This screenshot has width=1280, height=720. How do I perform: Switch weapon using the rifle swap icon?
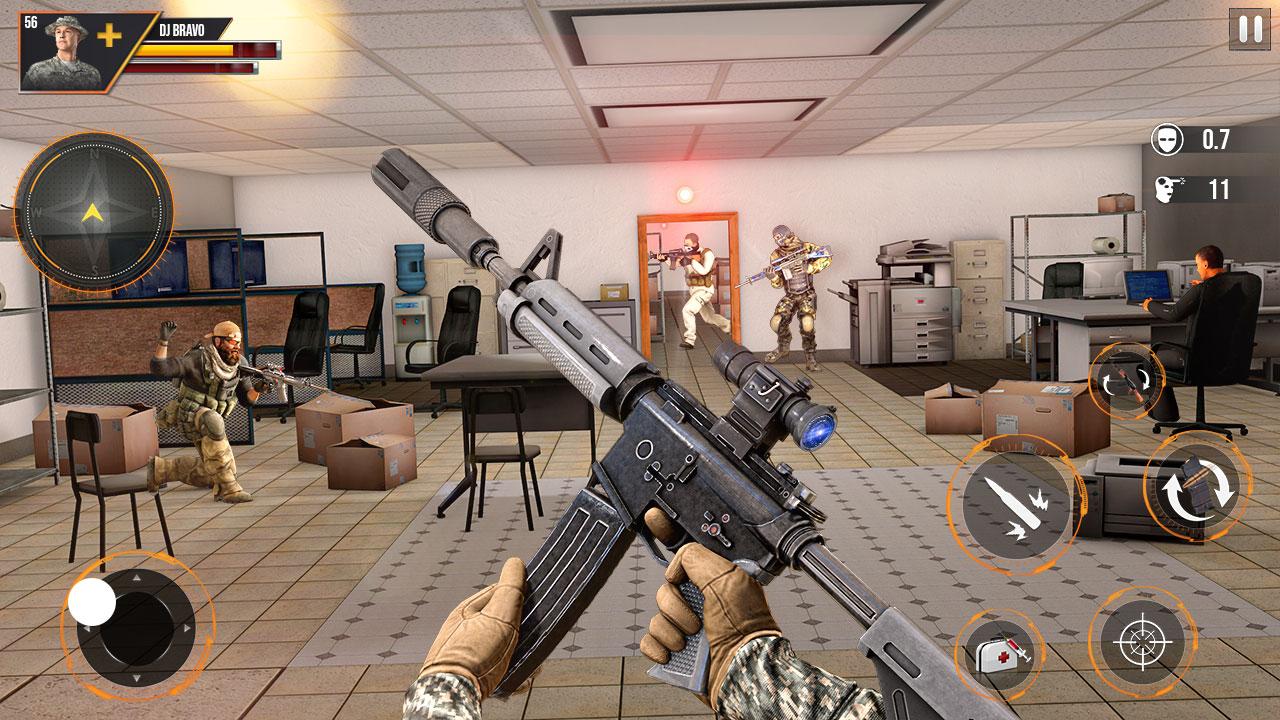pyautogui.click(x=1126, y=381)
